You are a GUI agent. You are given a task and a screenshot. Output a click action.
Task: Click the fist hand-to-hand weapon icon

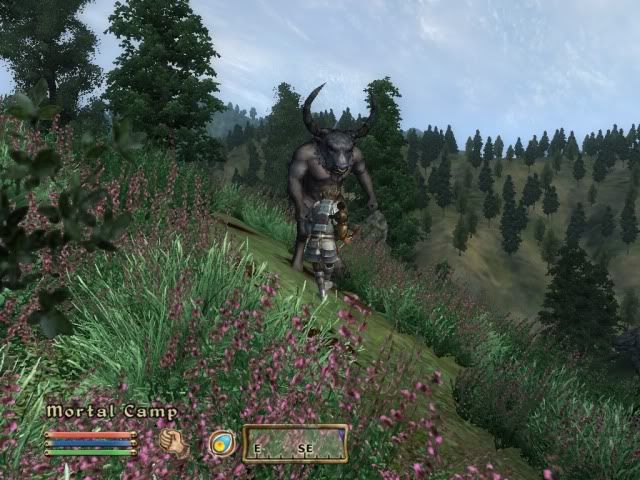(x=174, y=442)
